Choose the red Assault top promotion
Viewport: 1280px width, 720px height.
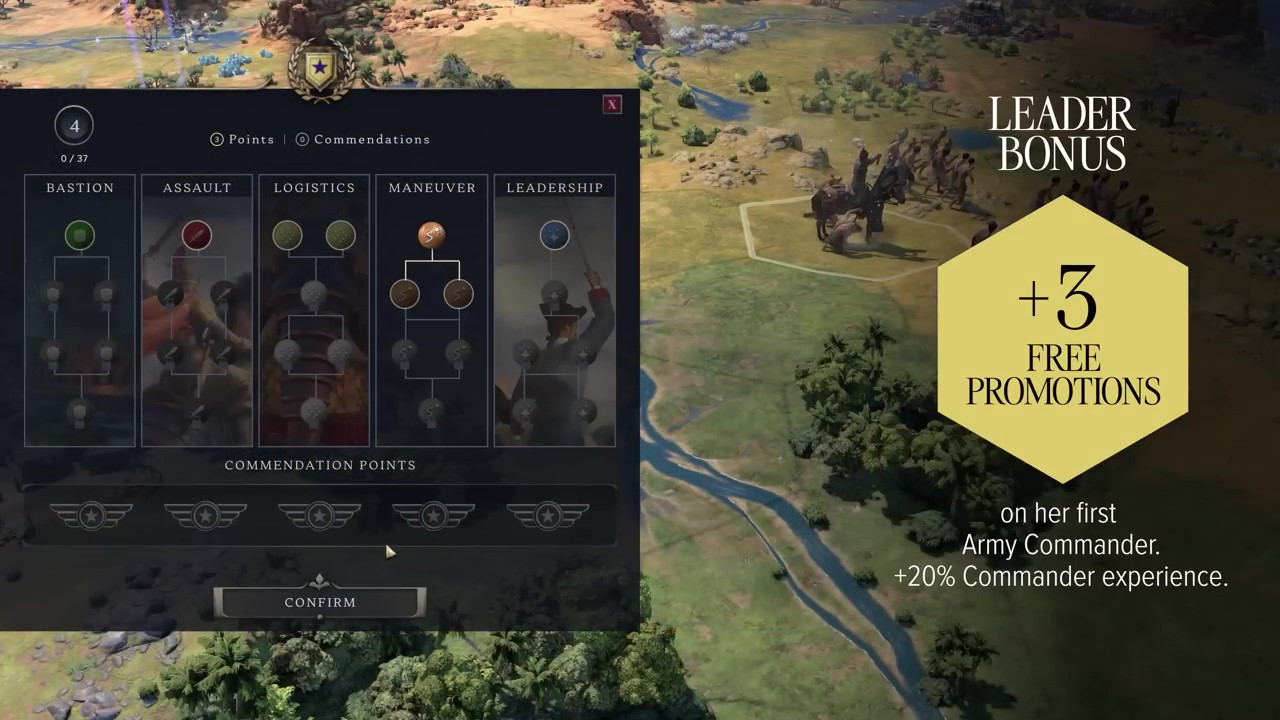point(197,235)
